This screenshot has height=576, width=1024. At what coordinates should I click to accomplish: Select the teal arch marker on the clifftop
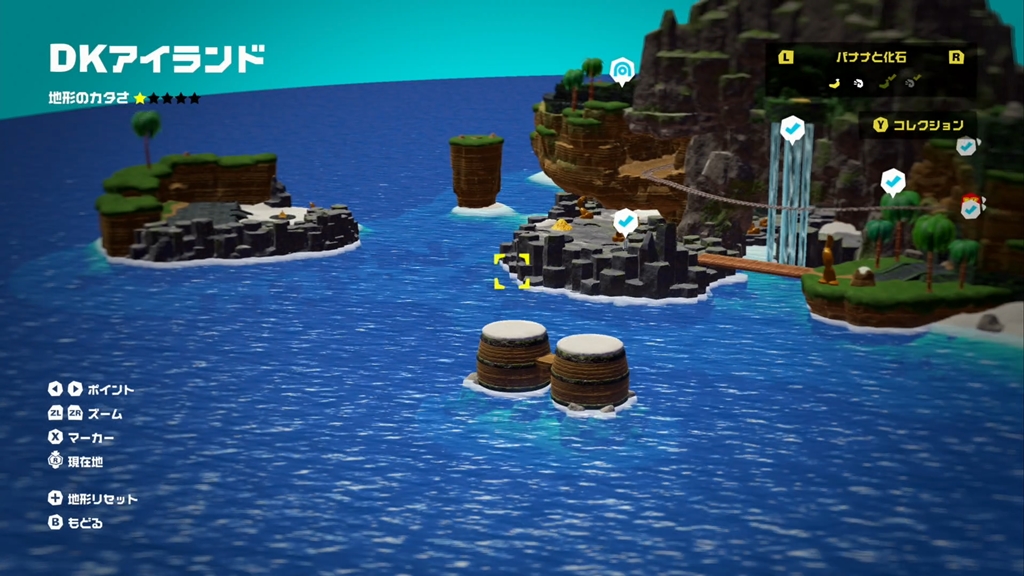pos(623,70)
